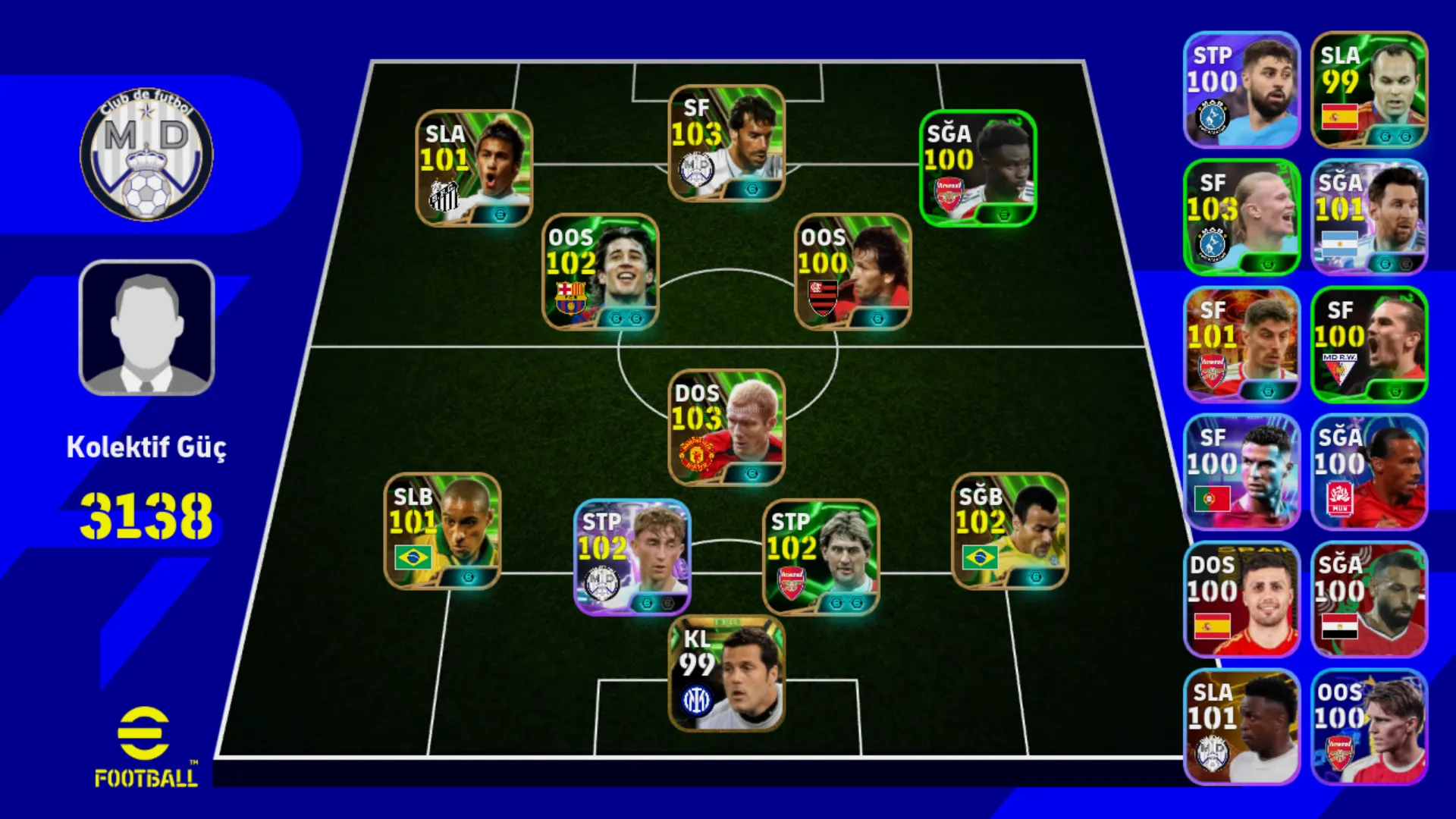Select the SLB 101 Brazil left-back card
The height and width of the screenshot is (819, 1456).
tap(442, 531)
